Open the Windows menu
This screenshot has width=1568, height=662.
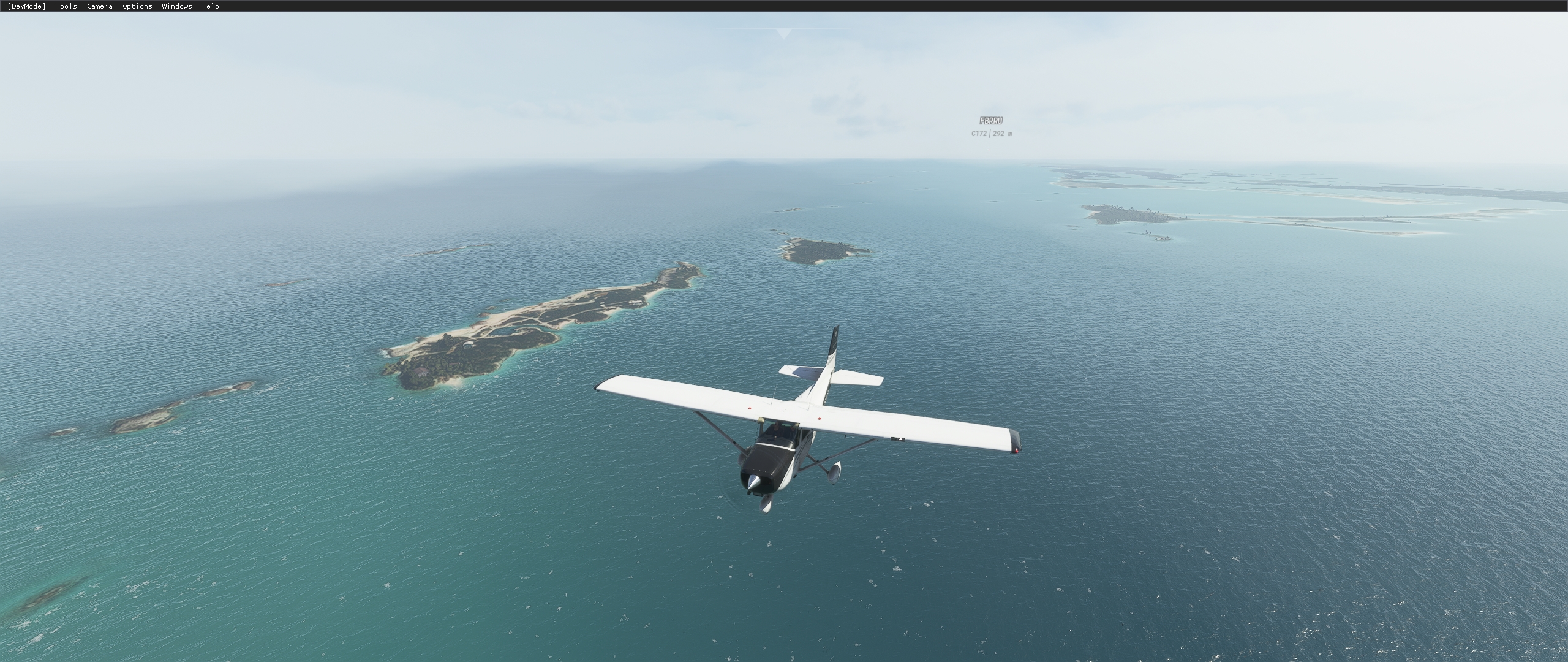point(176,6)
